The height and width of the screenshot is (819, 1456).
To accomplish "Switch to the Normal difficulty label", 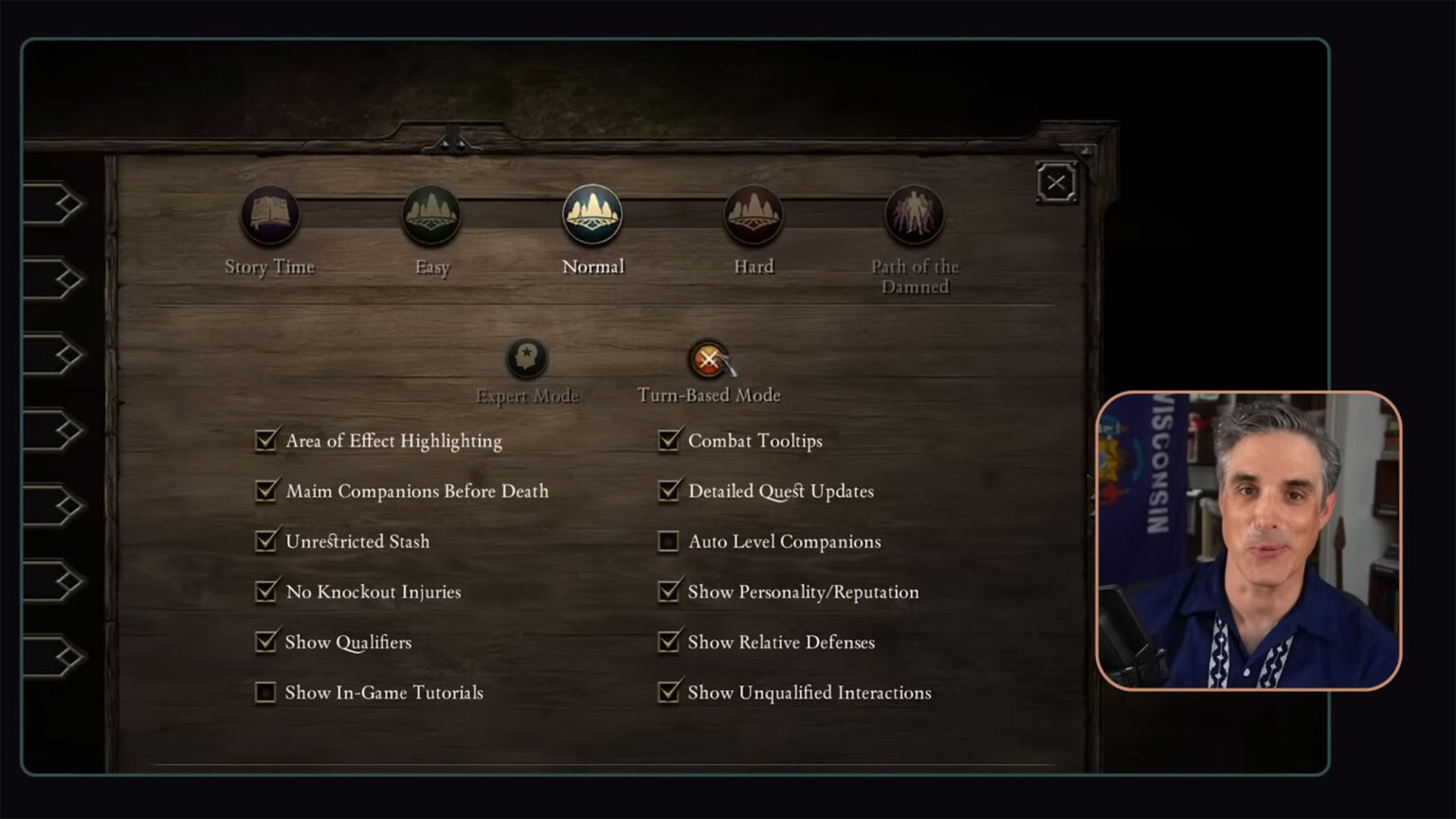I will pos(592,266).
